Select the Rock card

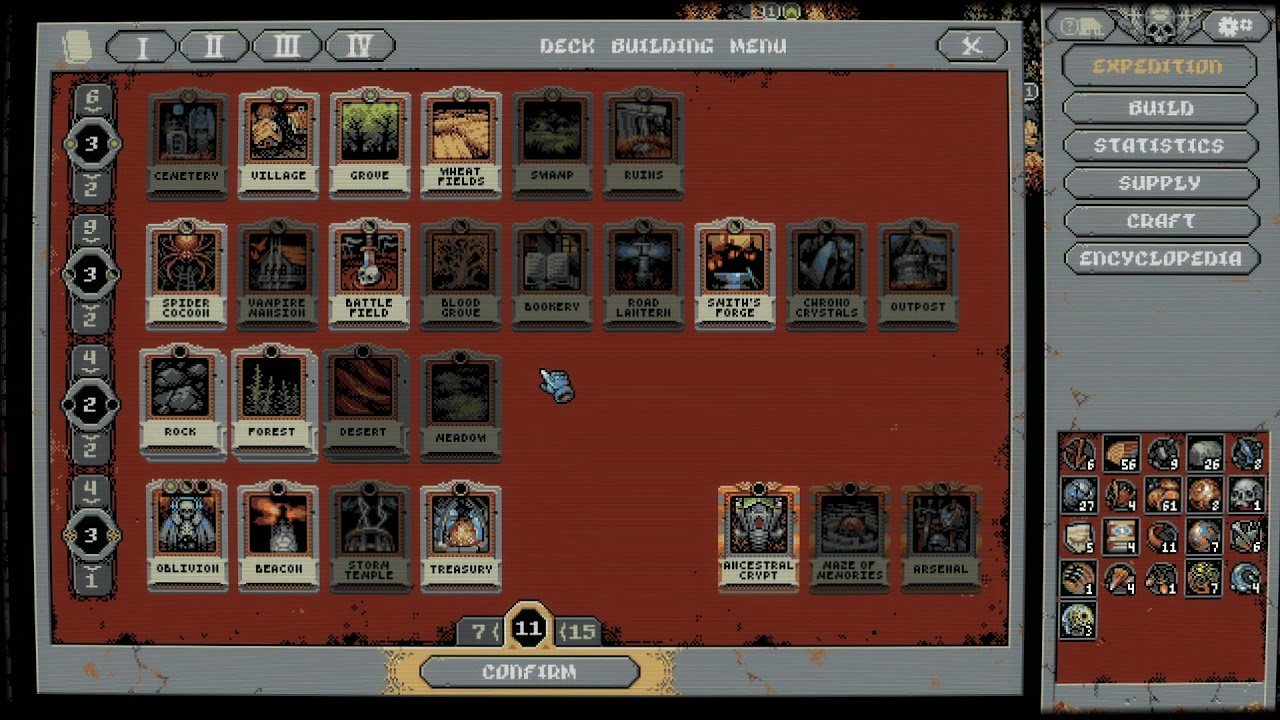point(181,401)
